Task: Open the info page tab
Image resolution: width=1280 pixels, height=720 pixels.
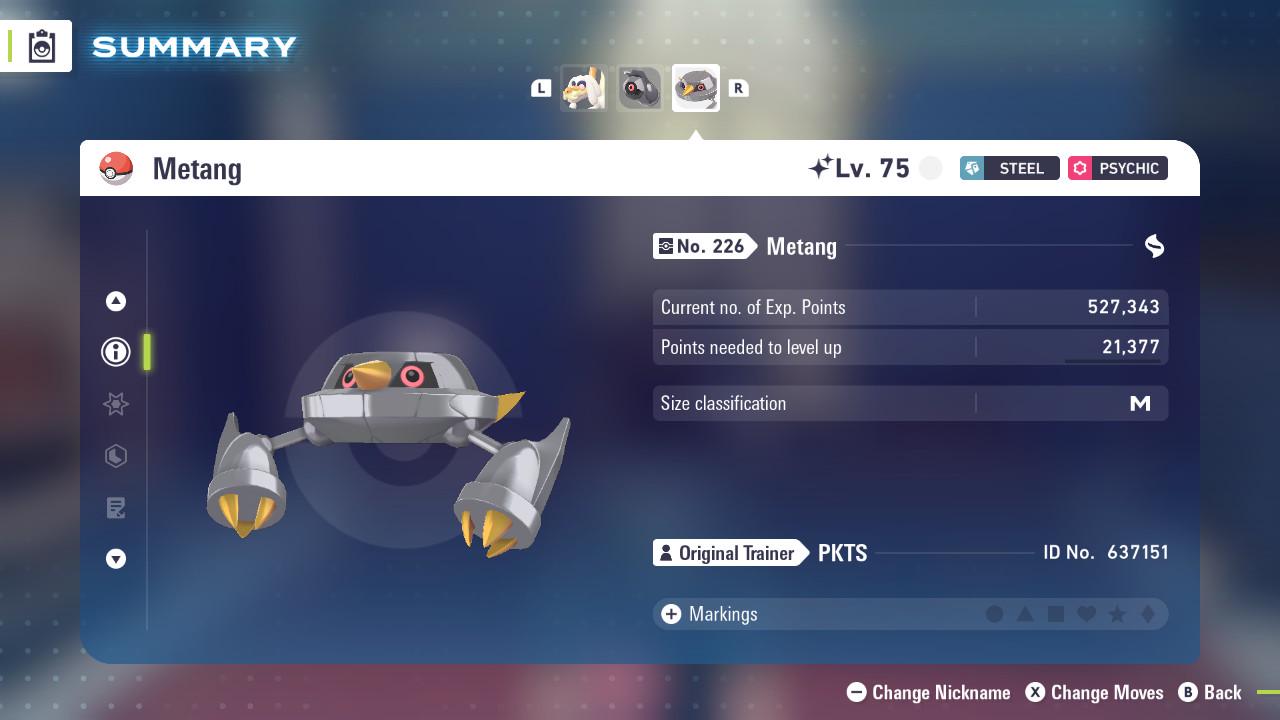Action: 116,352
